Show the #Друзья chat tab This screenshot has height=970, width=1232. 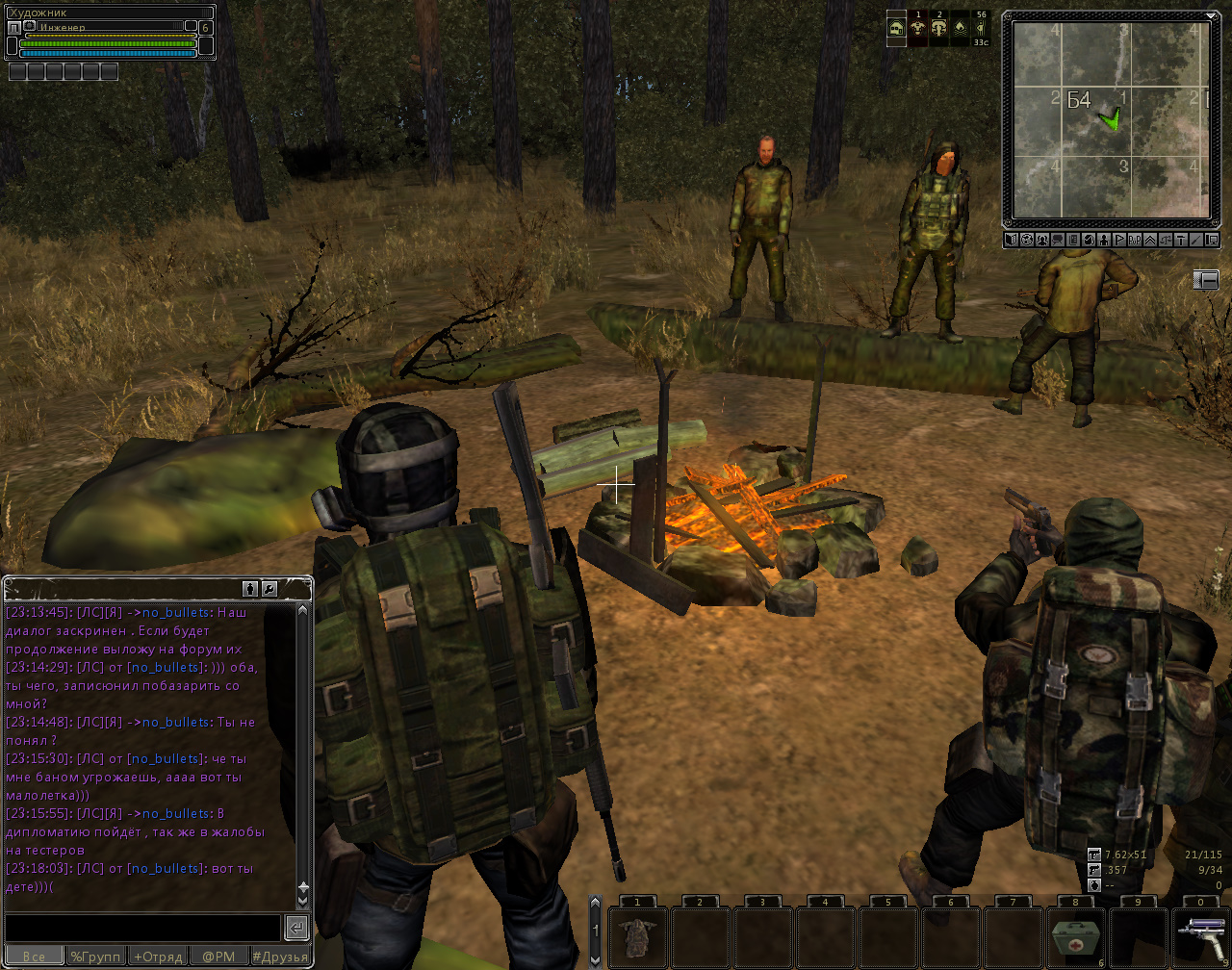click(x=281, y=957)
